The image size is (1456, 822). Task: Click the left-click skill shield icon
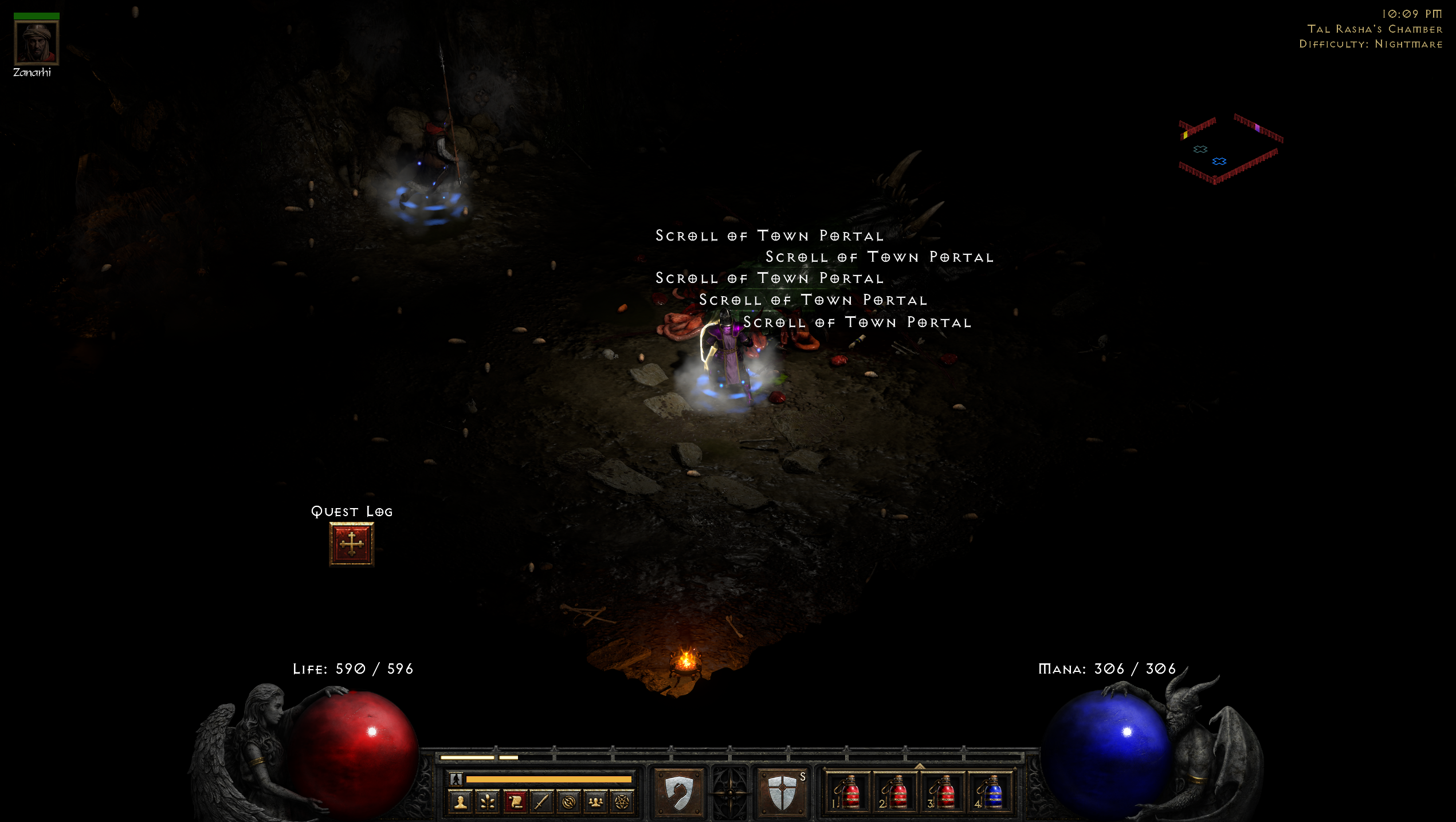click(678, 794)
